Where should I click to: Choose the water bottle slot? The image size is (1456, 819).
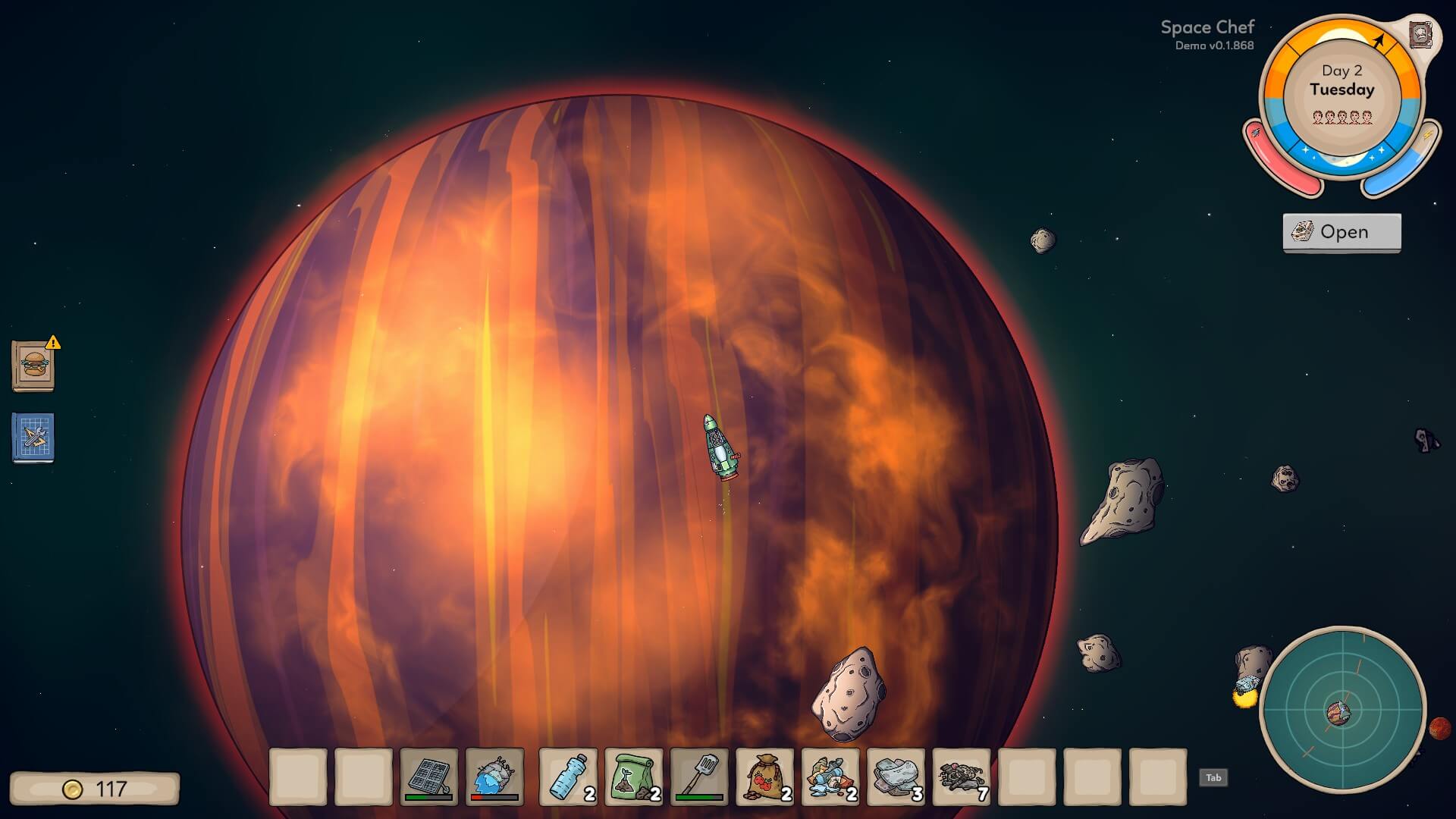pos(568,777)
